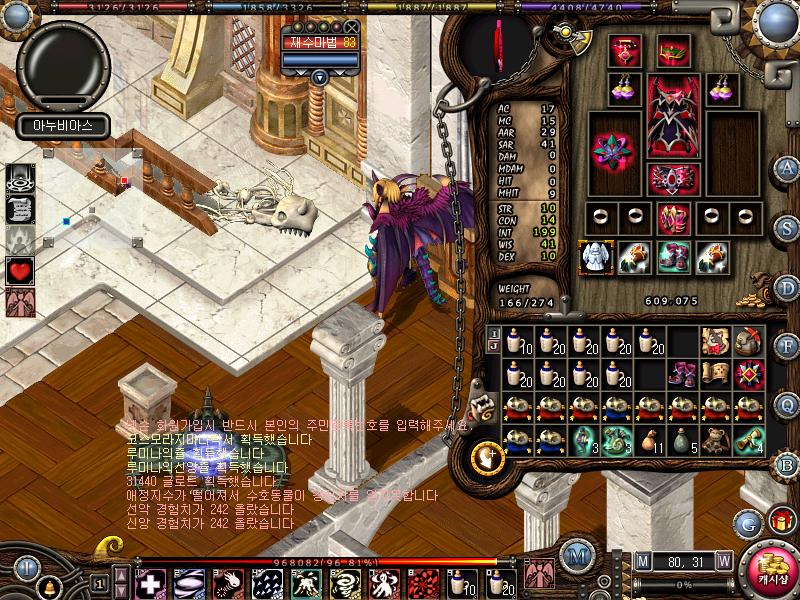Select the purple boots in the inventory

click(682, 374)
